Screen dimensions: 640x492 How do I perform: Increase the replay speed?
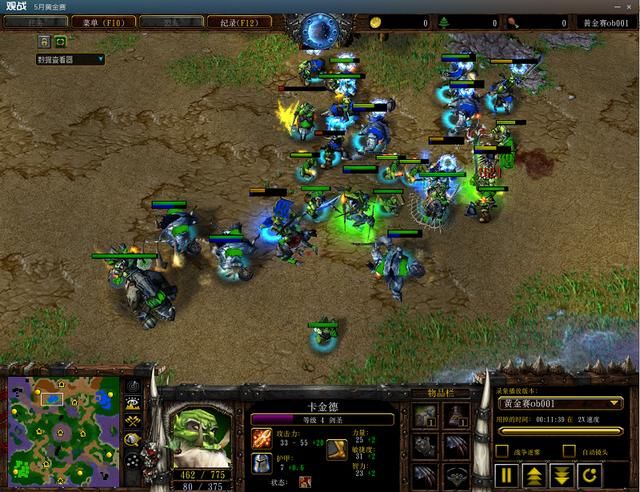[x=536, y=474]
